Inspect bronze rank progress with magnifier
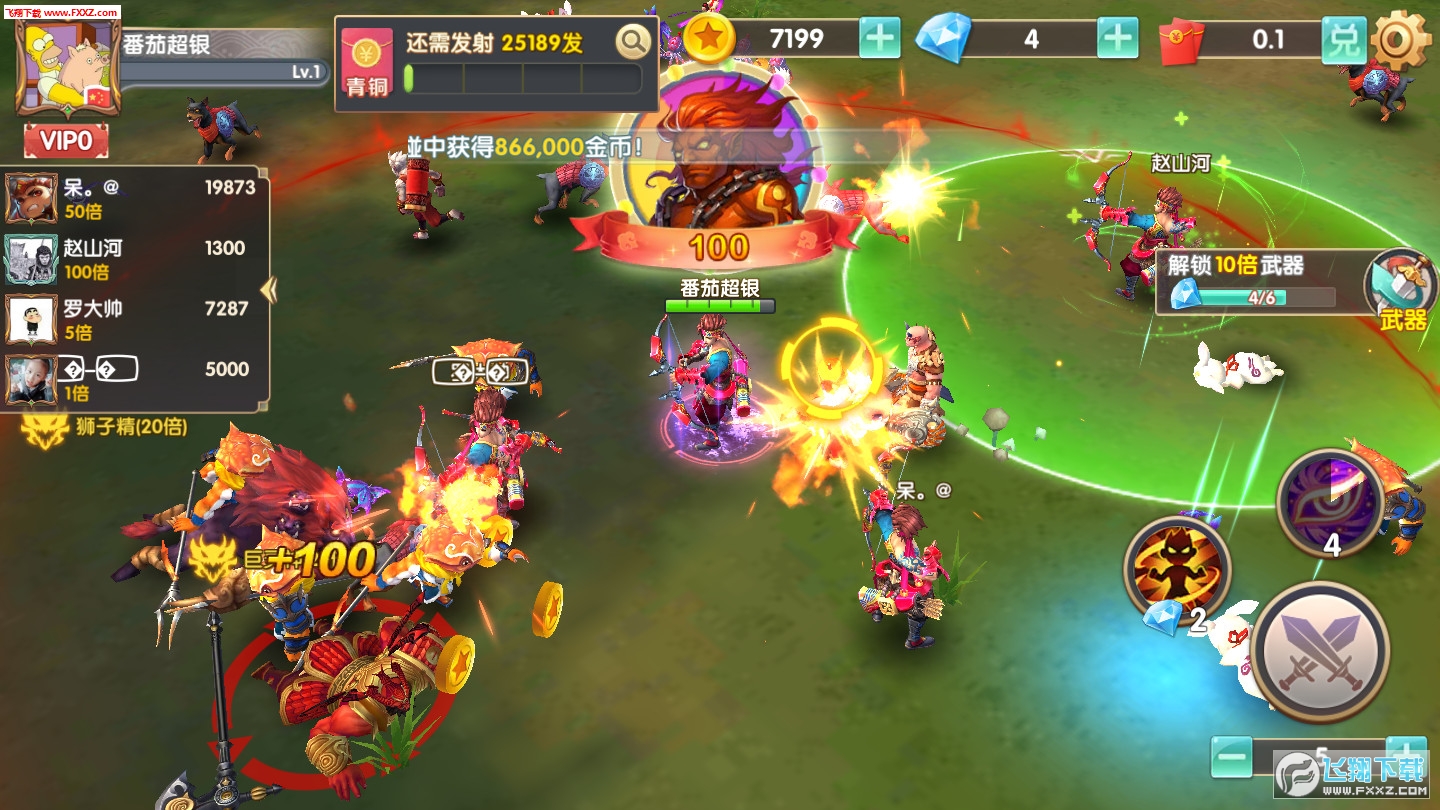 pyautogui.click(x=632, y=43)
